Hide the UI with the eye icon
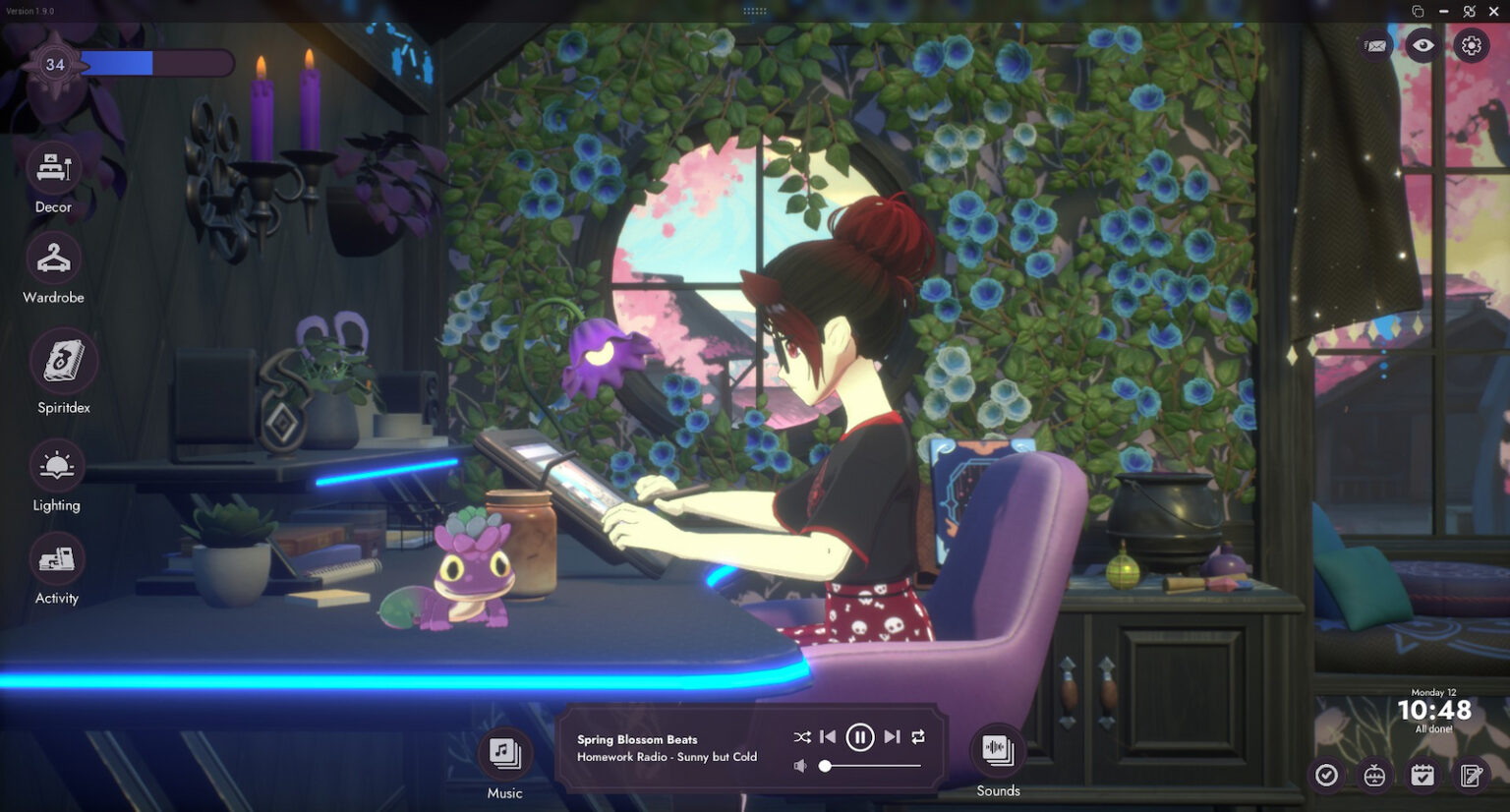The image size is (1510, 812). [x=1423, y=45]
